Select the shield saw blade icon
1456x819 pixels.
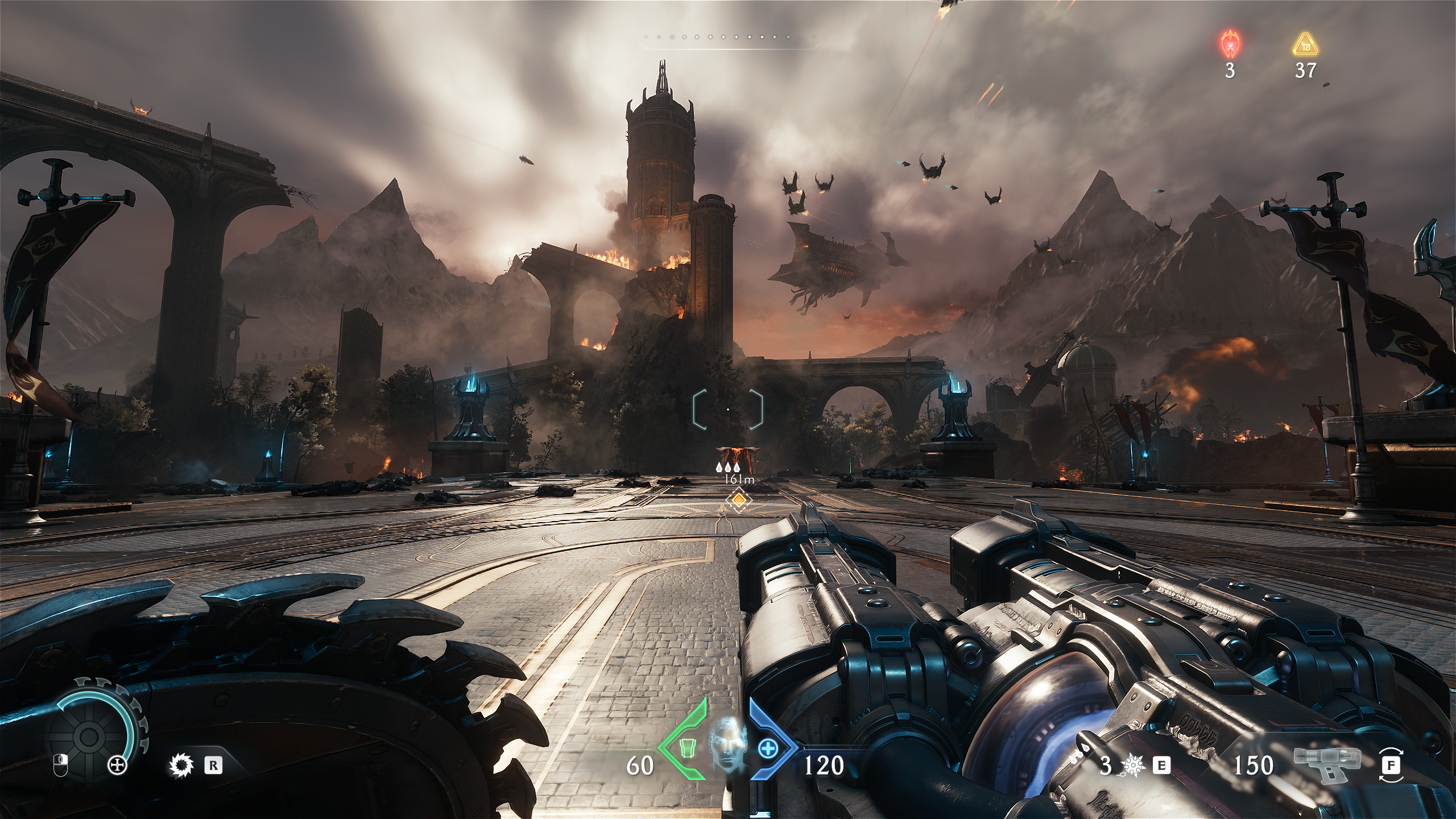[182, 766]
